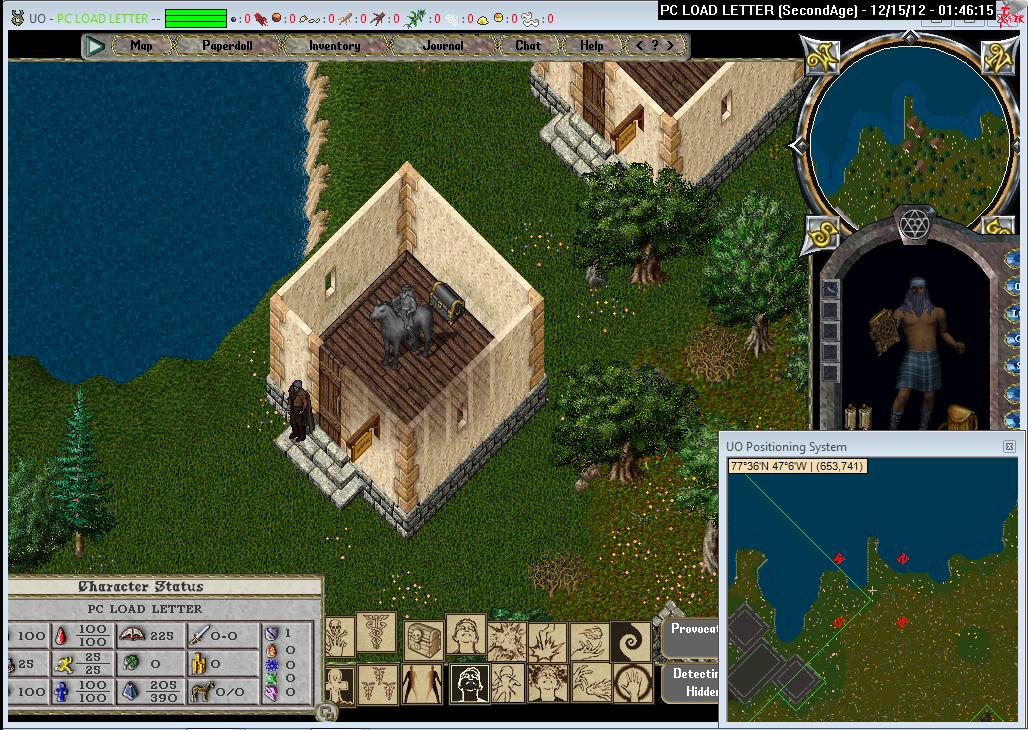The image size is (1028, 730).
Task: Open the Paperdoll menu entry
Action: [x=227, y=46]
